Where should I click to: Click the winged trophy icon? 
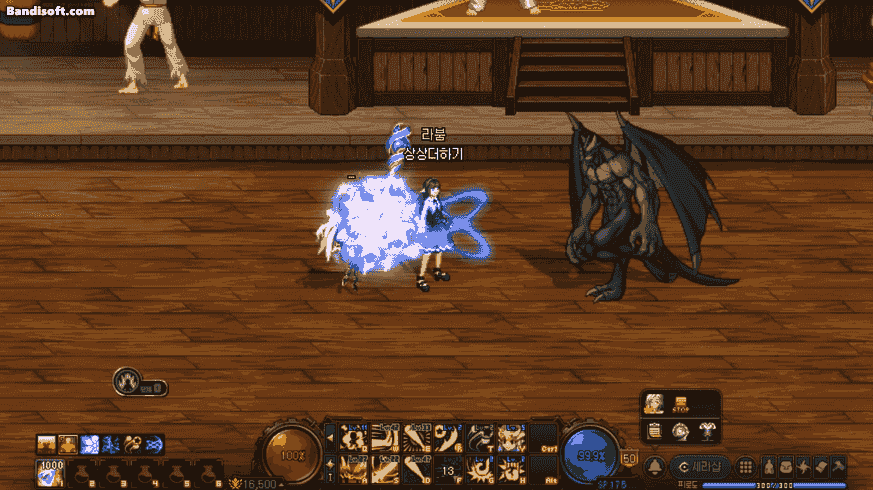tap(705, 431)
